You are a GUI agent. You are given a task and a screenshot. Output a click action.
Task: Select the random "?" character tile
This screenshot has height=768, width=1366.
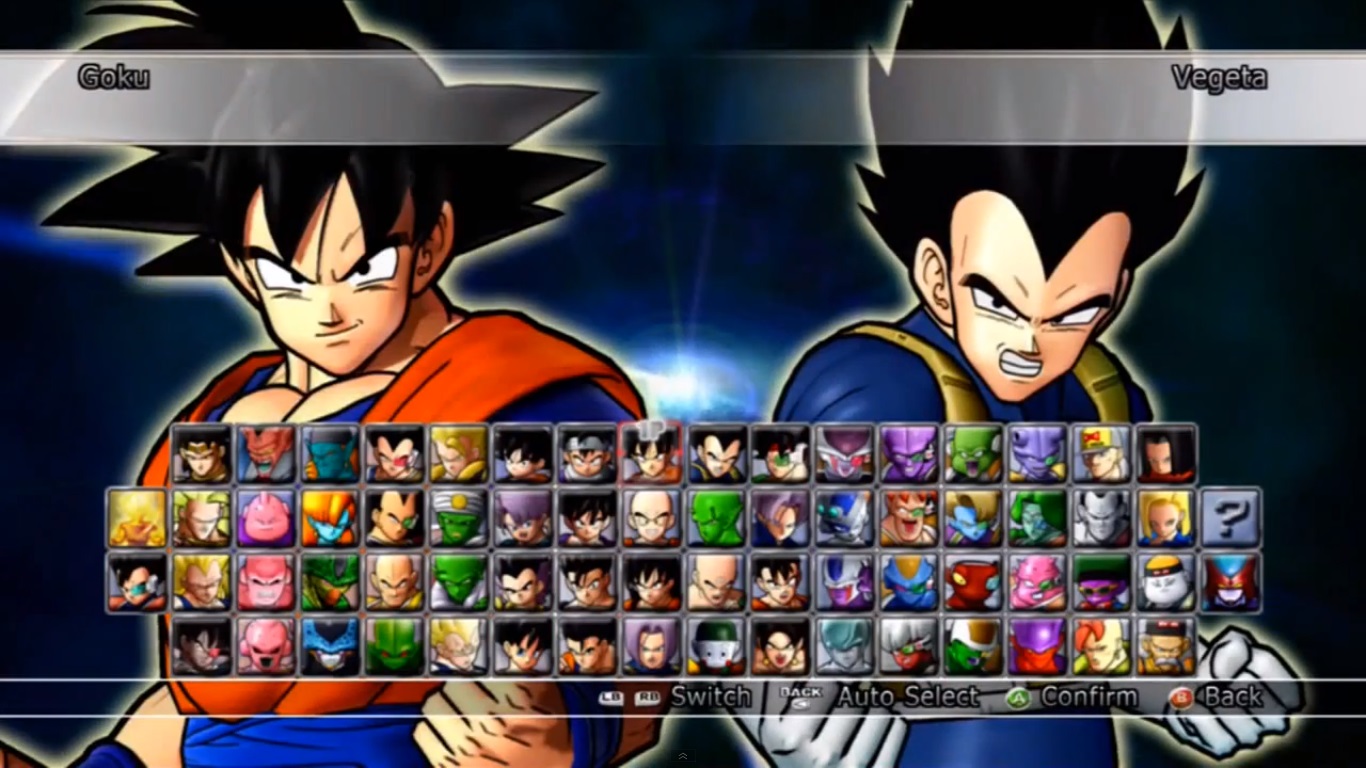[x=1231, y=518]
